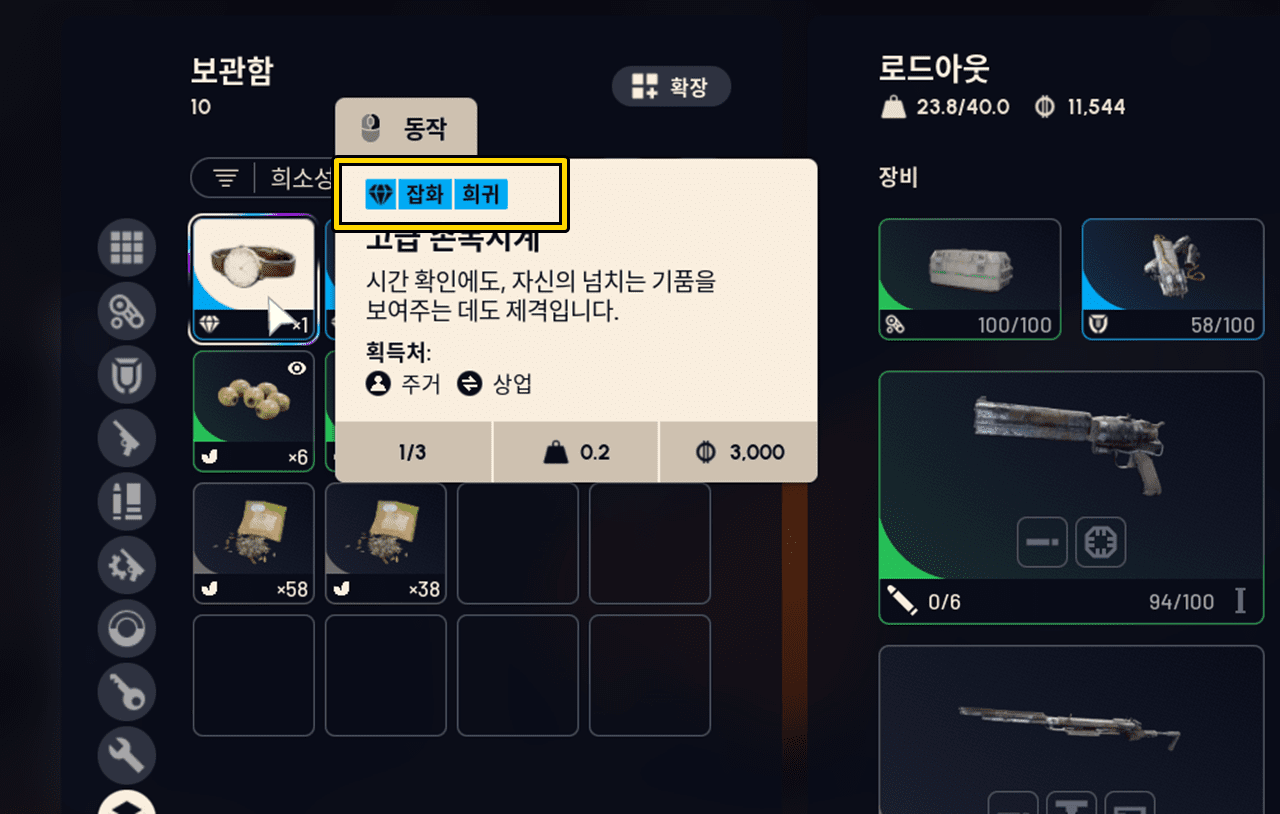
Task: Select the pistol weapons category icon
Action: (x=127, y=438)
